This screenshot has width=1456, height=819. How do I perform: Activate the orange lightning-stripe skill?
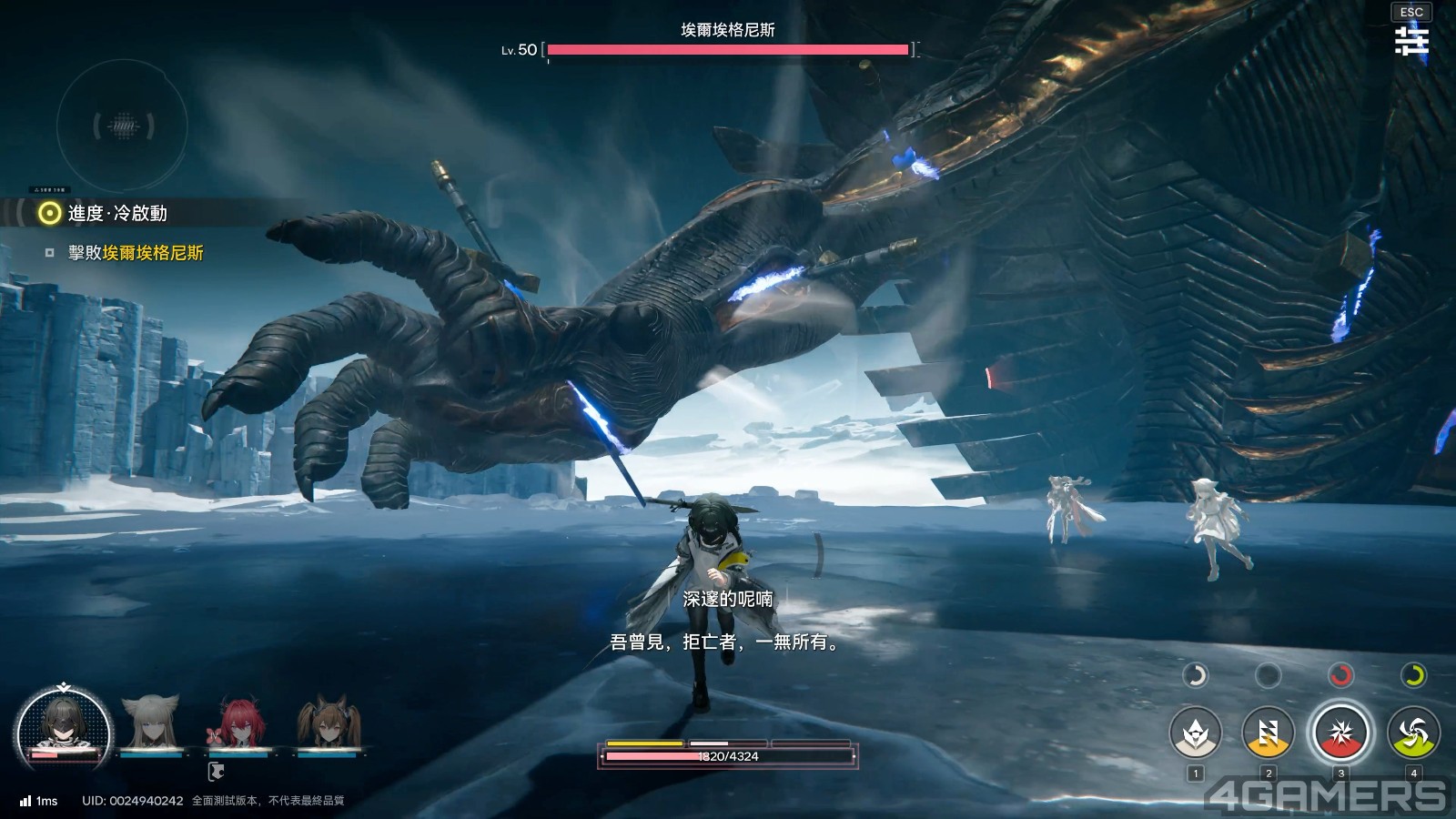[x=1268, y=732]
